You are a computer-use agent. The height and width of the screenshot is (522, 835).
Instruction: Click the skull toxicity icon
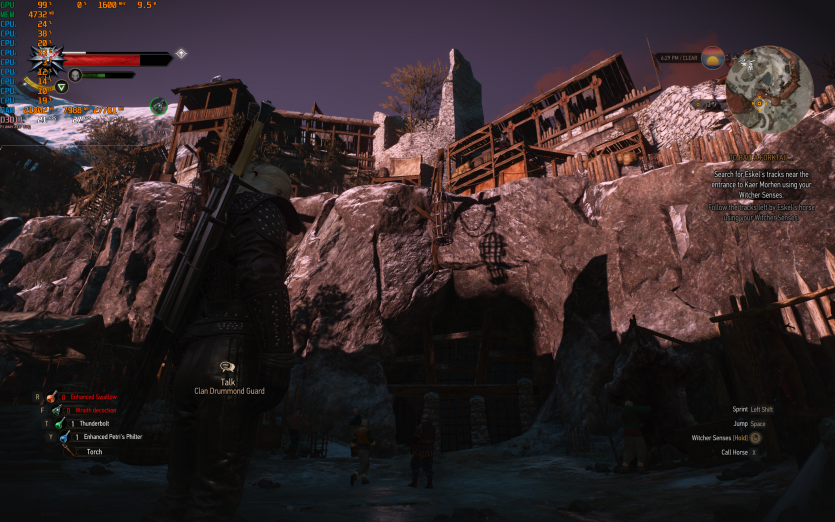coord(75,75)
